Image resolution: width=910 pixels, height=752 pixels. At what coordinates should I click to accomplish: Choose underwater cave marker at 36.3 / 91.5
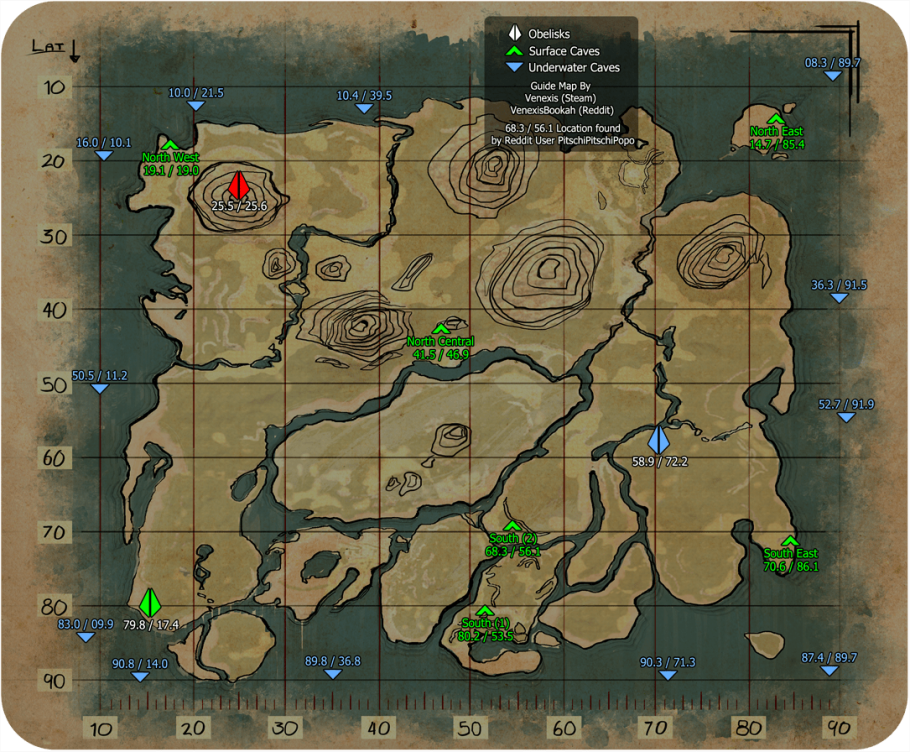[x=840, y=298]
